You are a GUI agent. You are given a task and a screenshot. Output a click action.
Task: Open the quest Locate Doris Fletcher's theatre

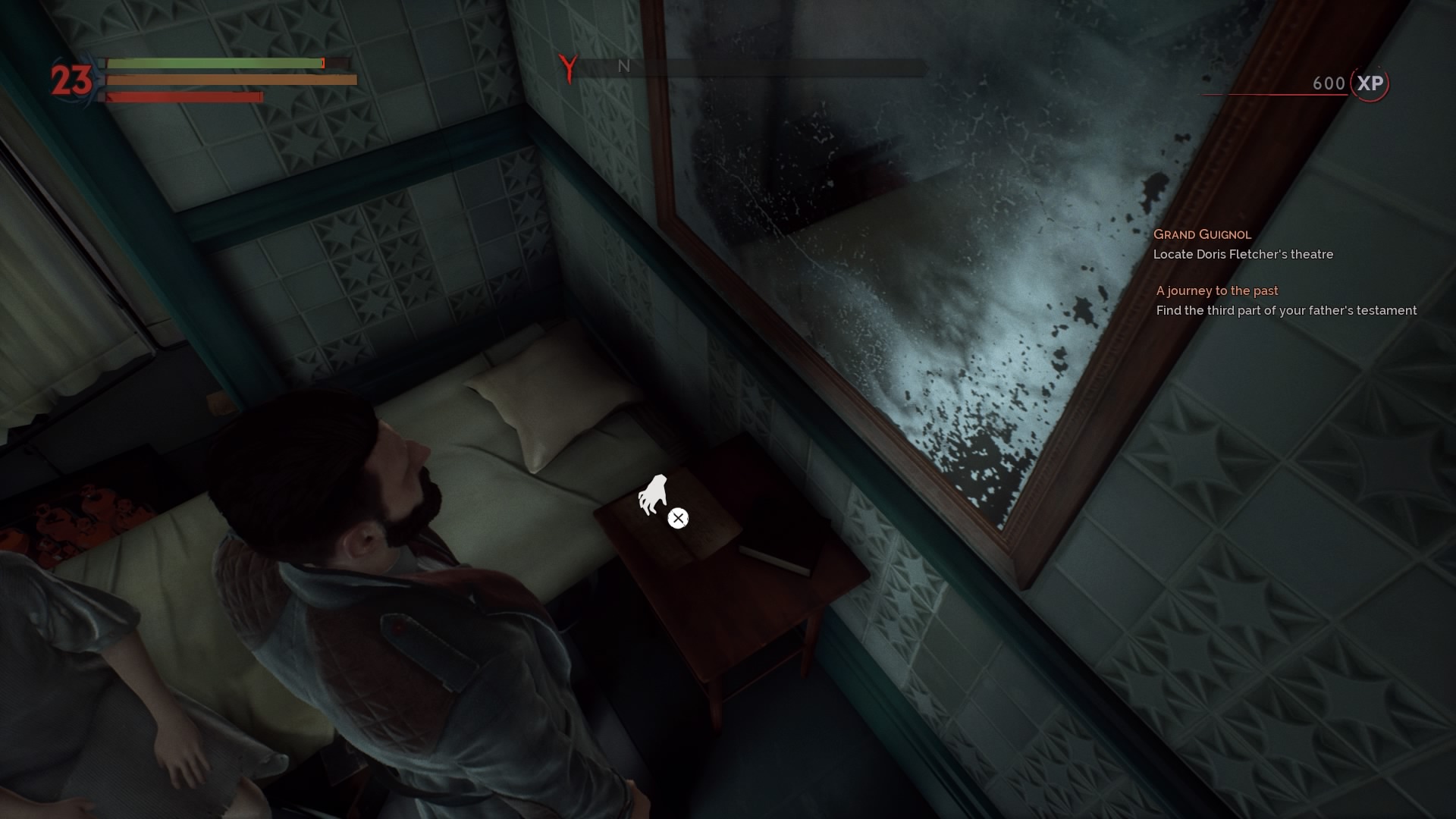point(1244,255)
